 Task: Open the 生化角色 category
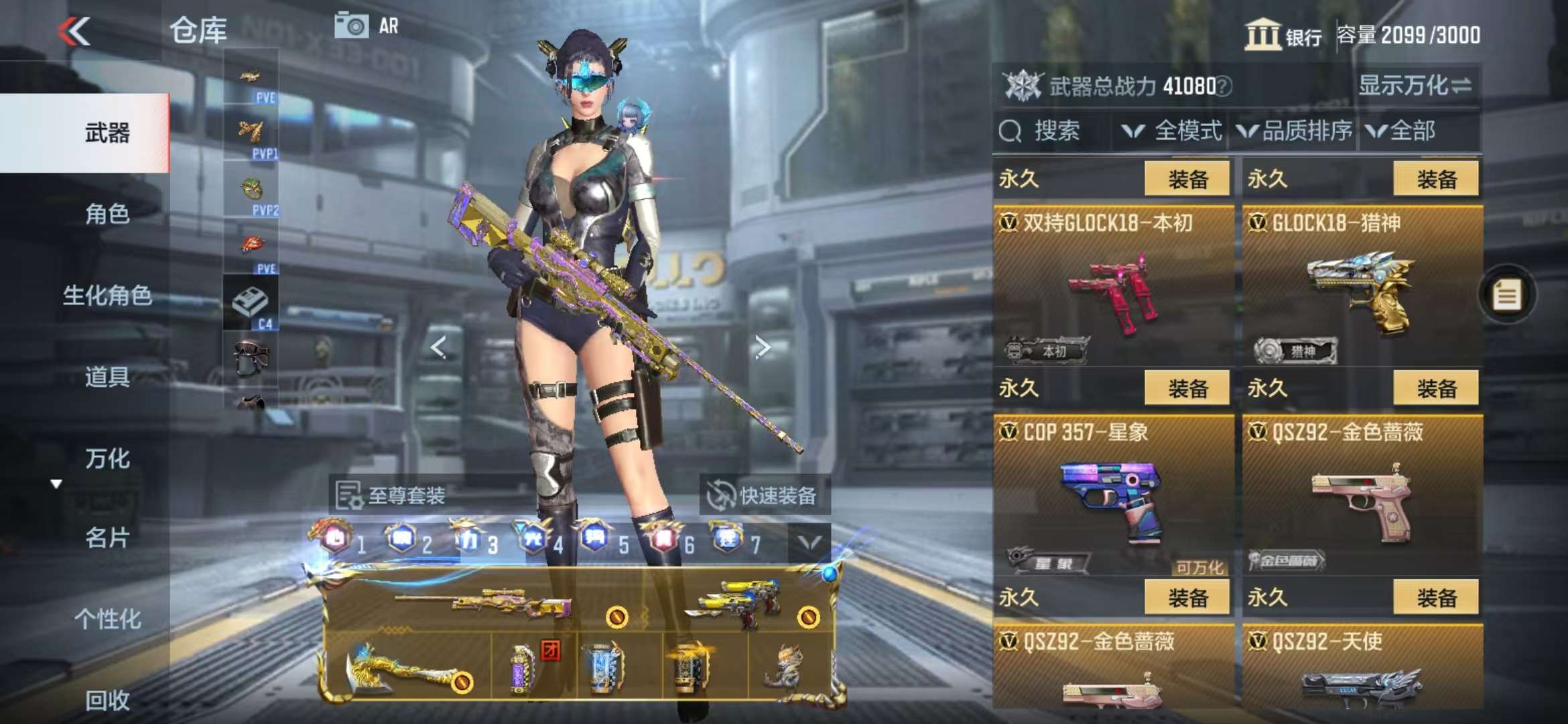click(107, 296)
